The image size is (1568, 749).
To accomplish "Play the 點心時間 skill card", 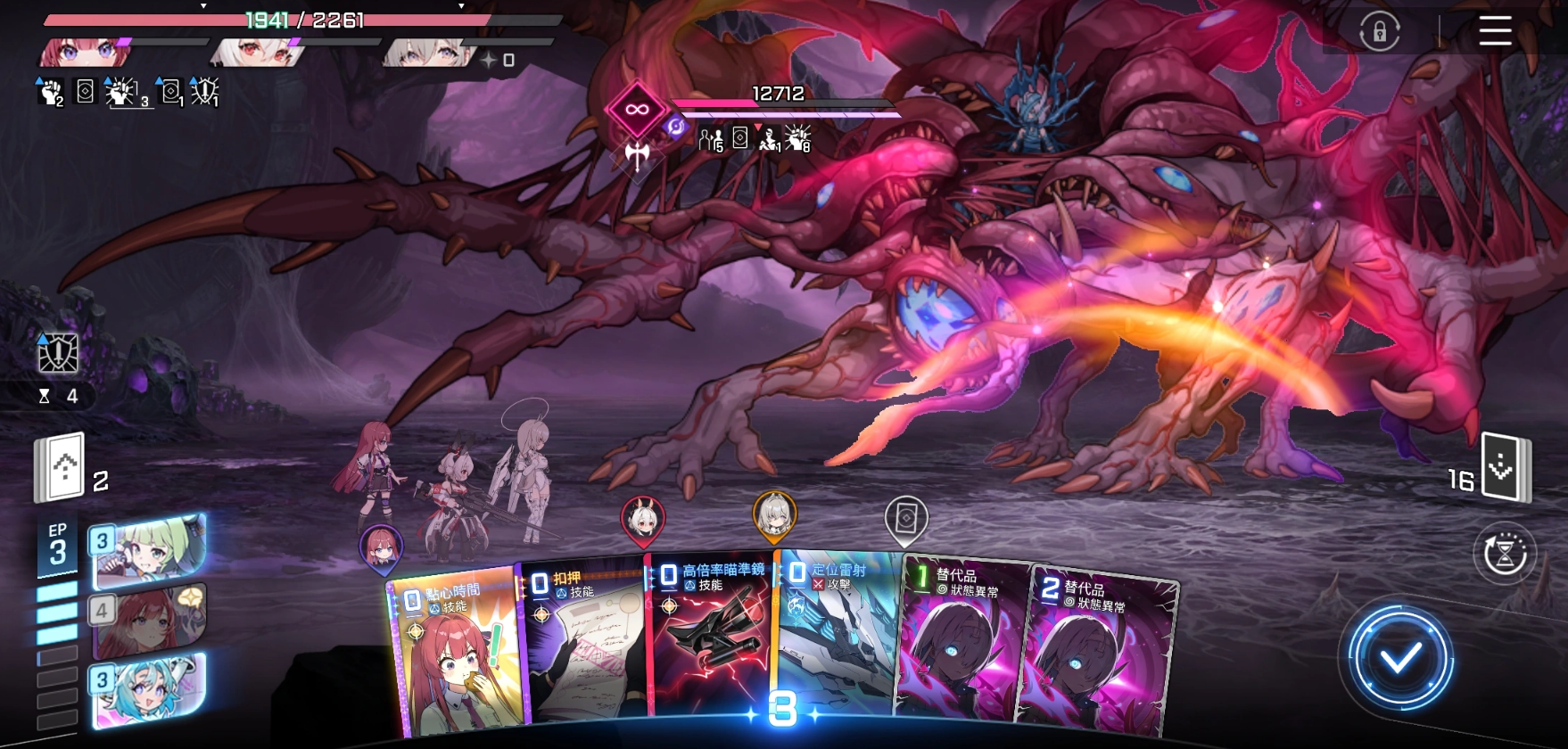I will coord(453,653).
